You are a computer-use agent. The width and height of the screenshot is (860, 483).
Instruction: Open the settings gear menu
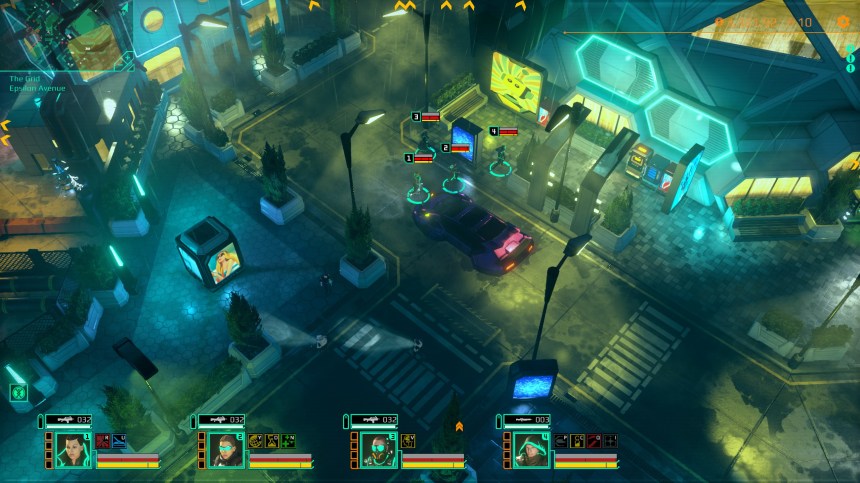coord(842,22)
